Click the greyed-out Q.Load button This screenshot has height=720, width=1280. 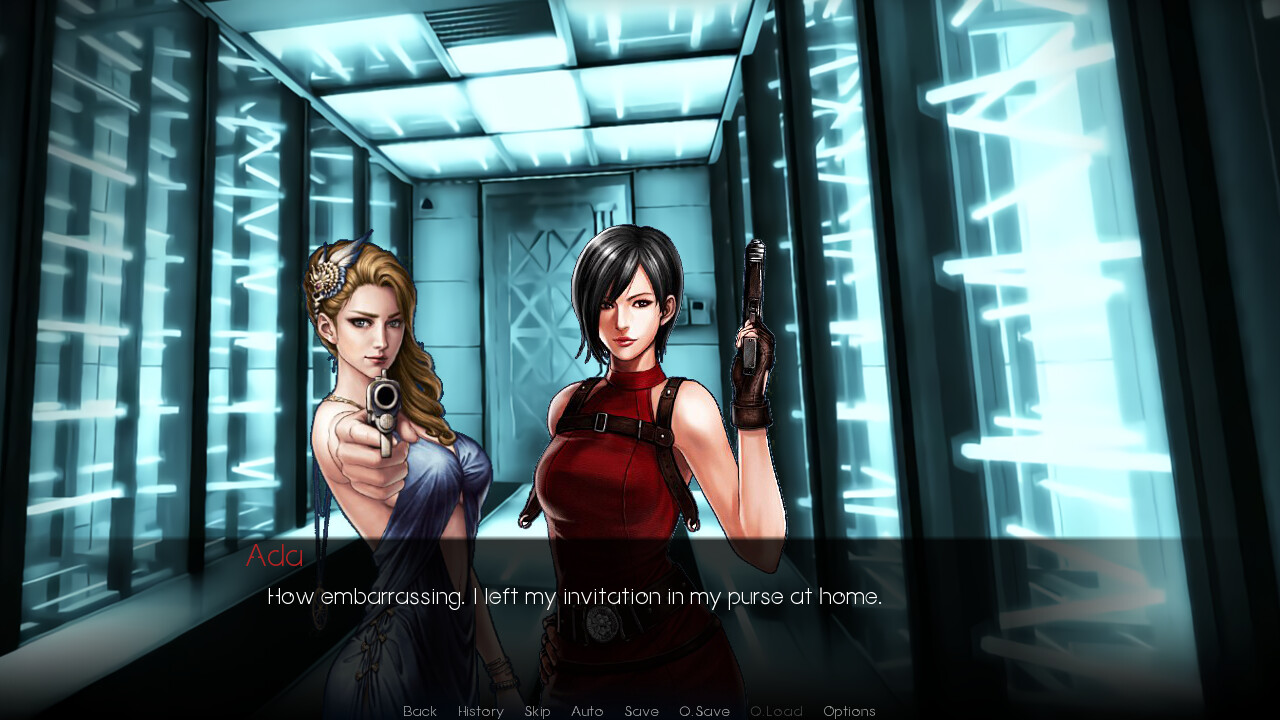coord(776,711)
